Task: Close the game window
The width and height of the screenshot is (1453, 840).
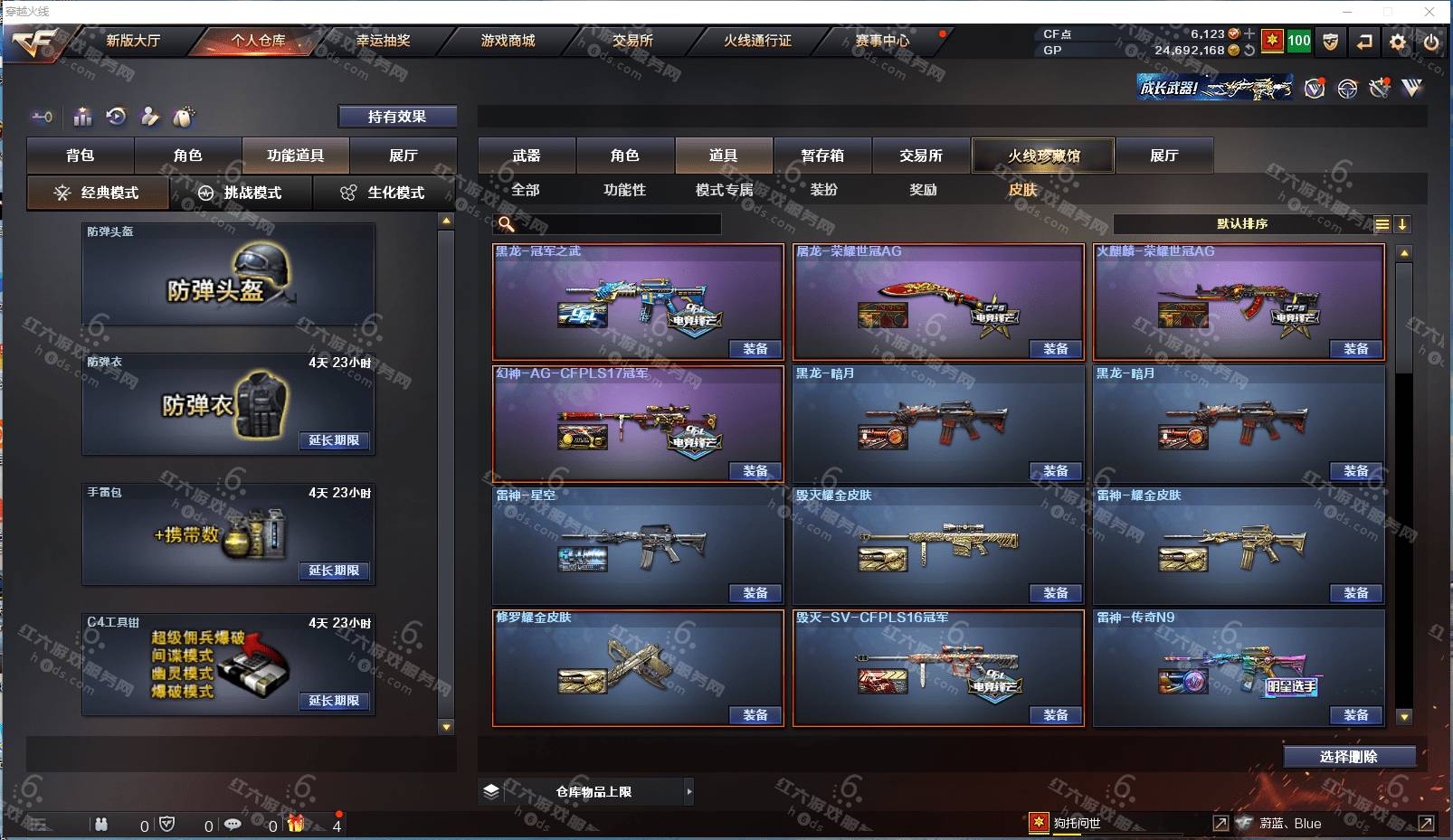Action: 1429,12
